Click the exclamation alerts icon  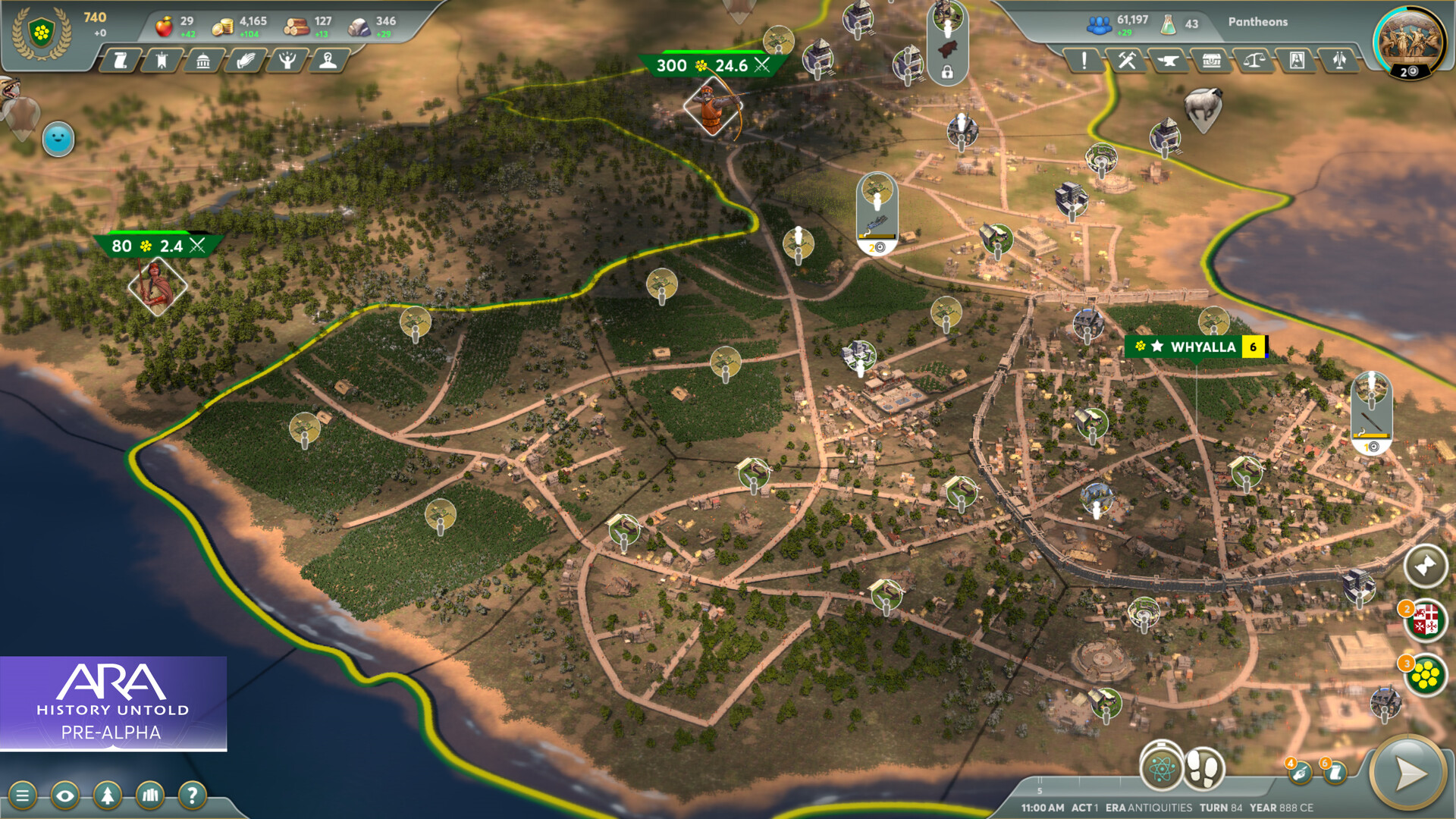(1083, 61)
